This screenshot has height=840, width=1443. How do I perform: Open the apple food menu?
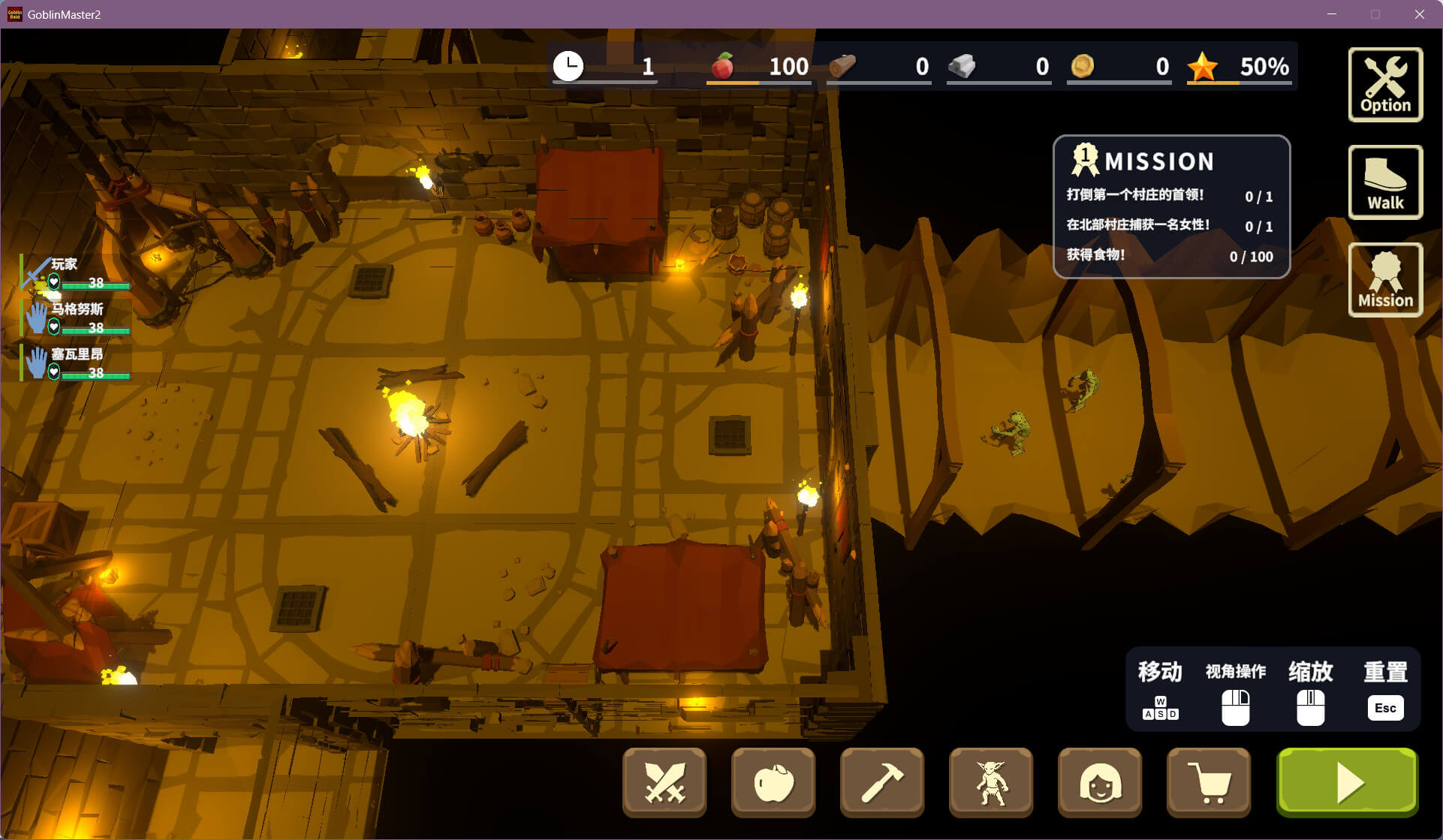pyautogui.click(x=773, y=783)
